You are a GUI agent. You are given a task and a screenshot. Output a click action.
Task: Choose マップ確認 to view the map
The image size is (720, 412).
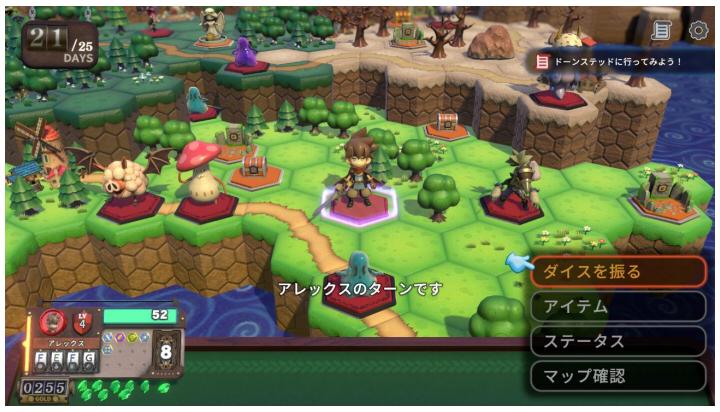click(618, 376)
